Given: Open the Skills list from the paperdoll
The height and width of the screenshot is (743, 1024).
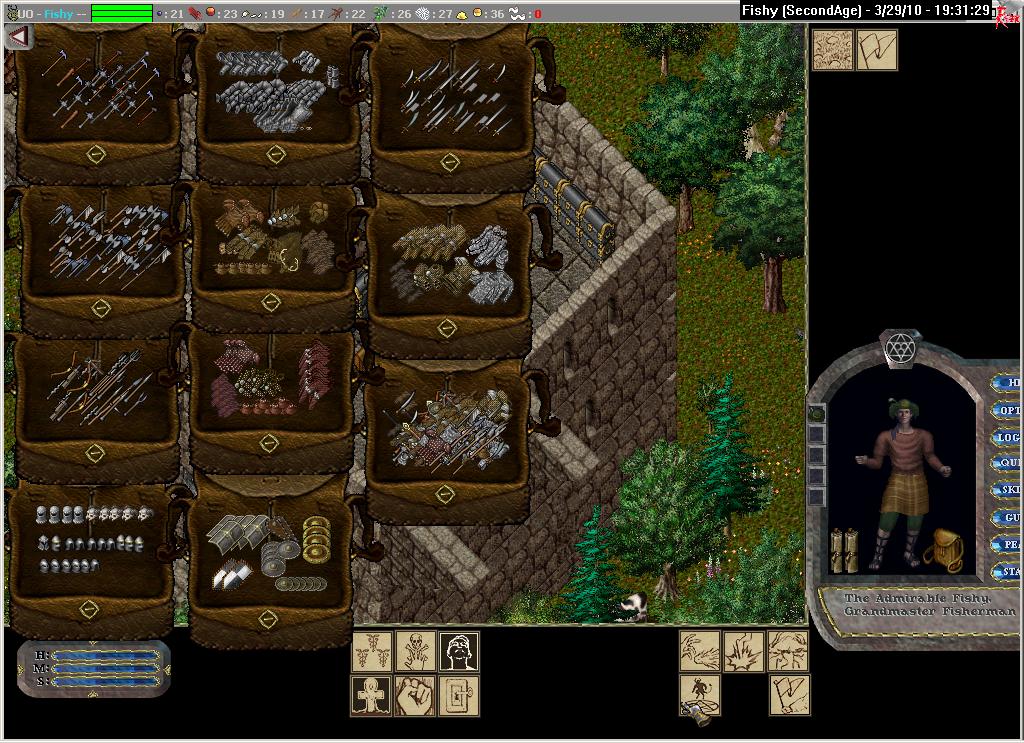Looking at the screenshot, I should pos(1007,490).
